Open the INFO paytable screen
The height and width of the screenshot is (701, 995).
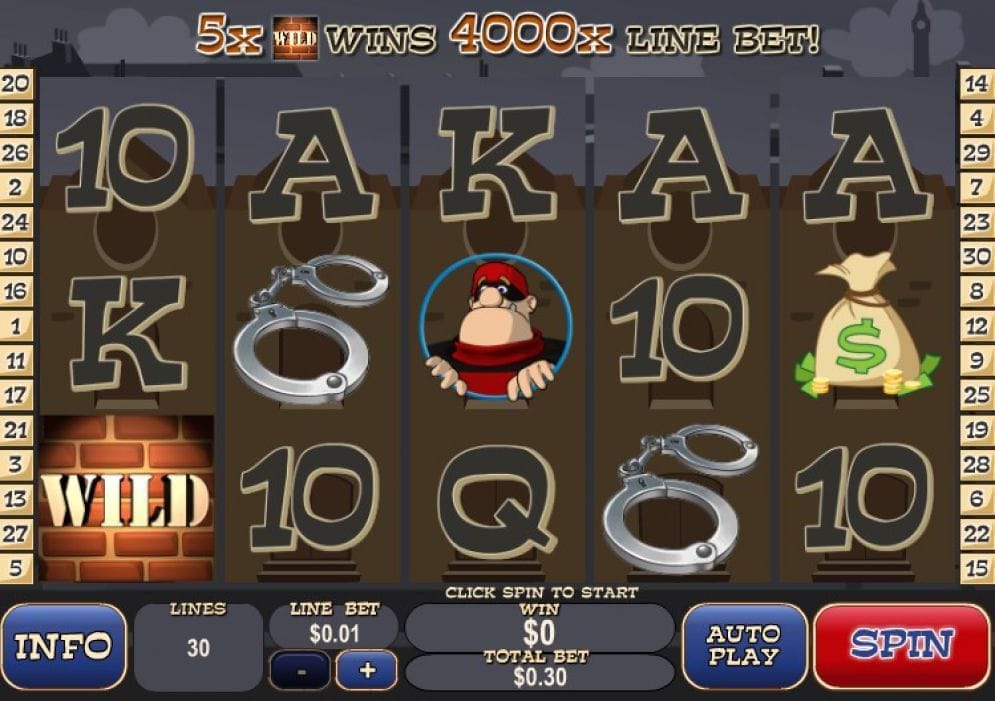point(64,647)
